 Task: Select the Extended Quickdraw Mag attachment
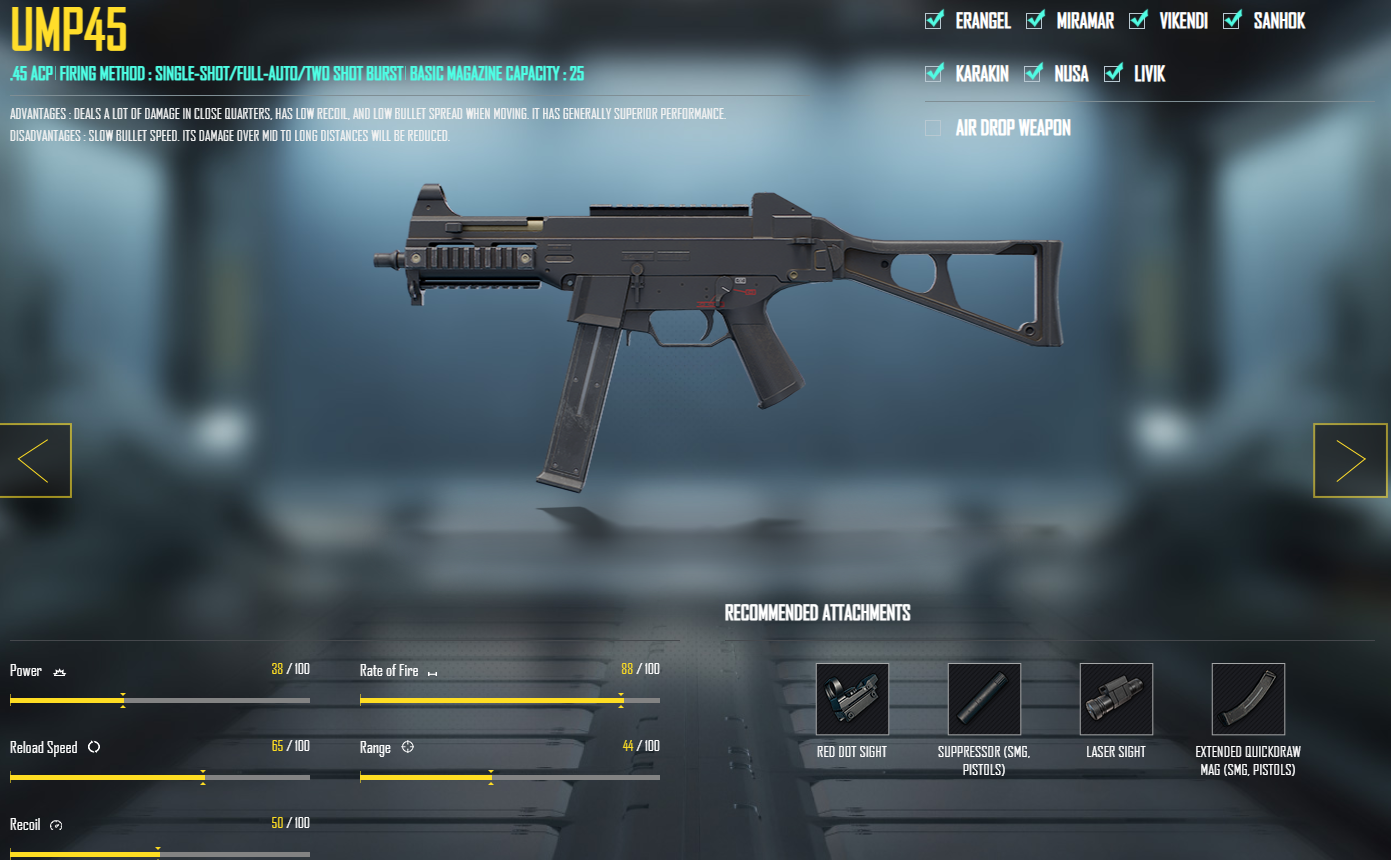pyautogui.click(x=1248, y=699)
